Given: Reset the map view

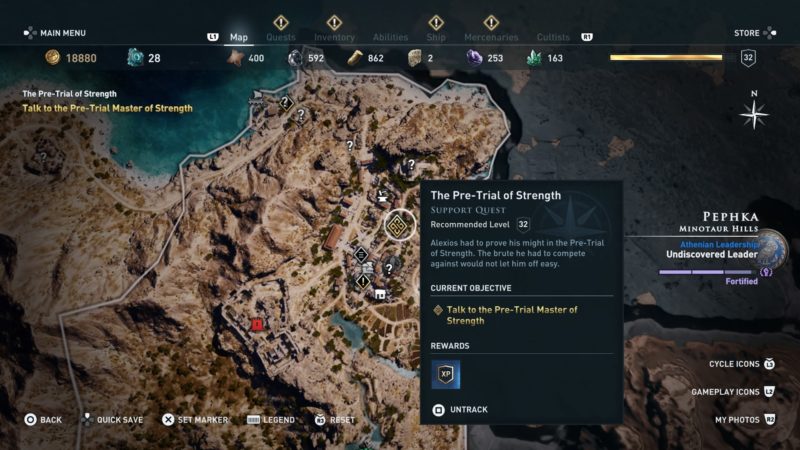Looking at the screenshot, I should point(336,420).
